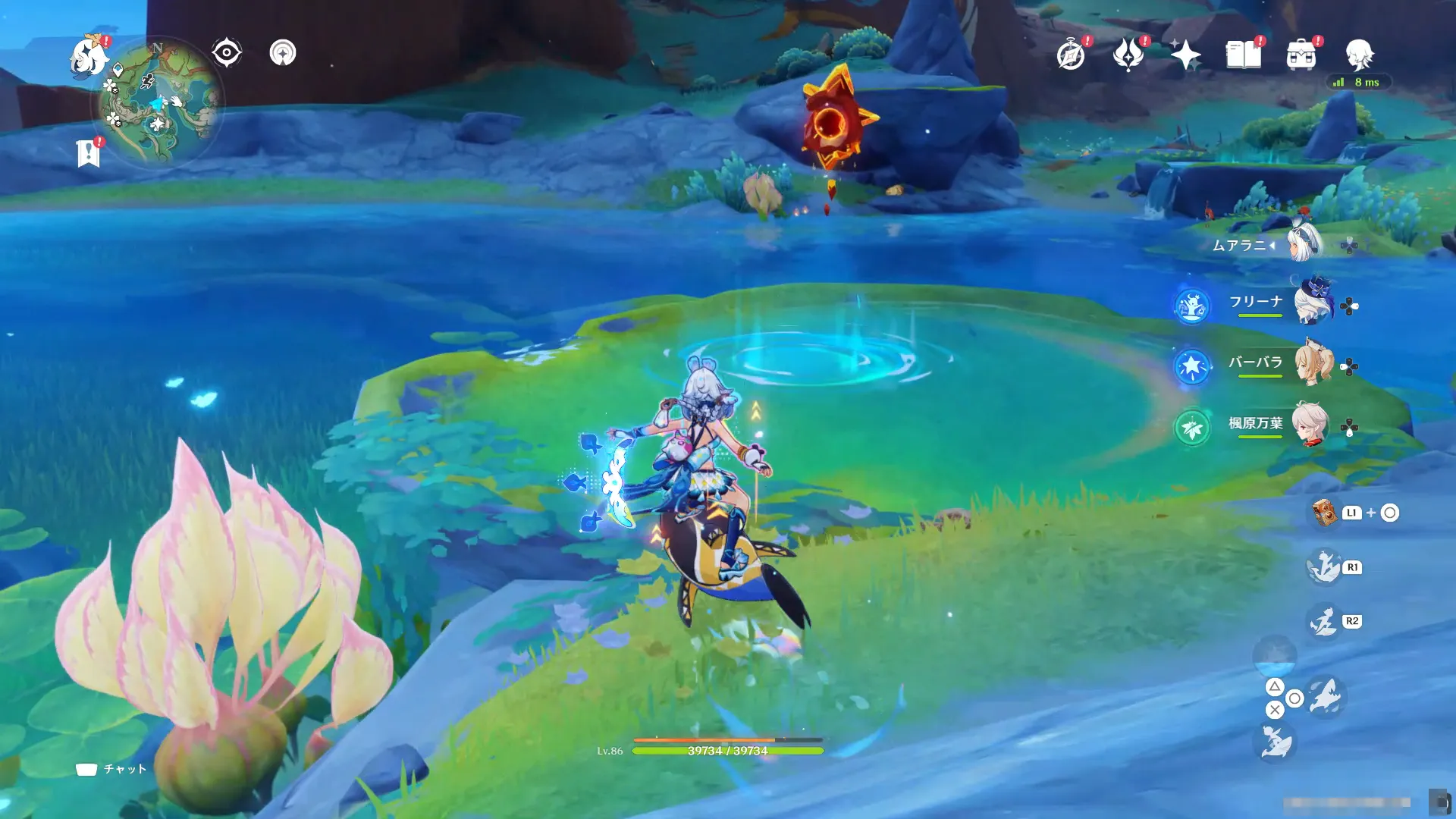
Task: Open the Adventurer Handbook book icon
Action: click(1244, 55)
